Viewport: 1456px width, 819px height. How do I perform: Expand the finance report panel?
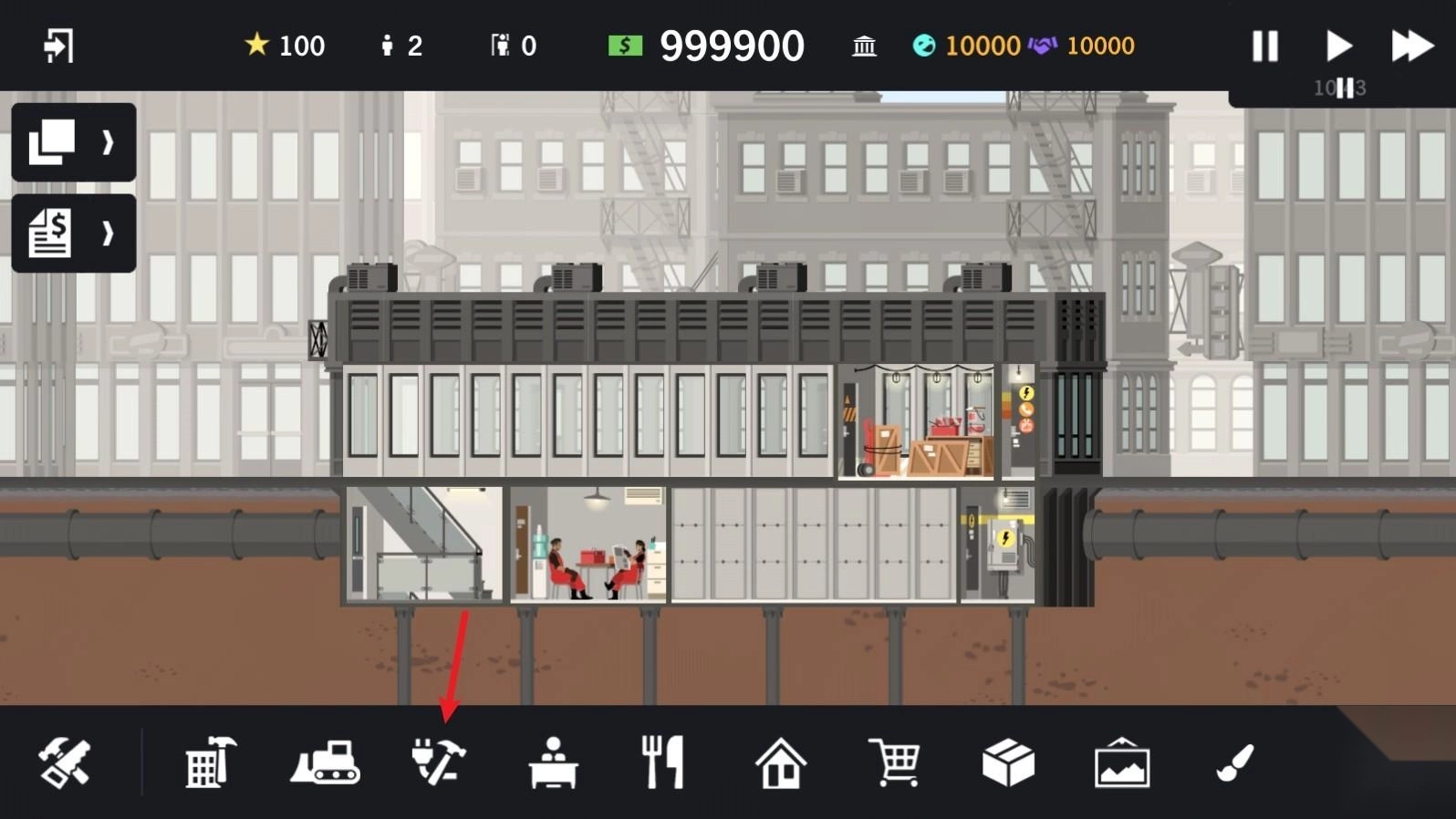(x=73, y=233)
